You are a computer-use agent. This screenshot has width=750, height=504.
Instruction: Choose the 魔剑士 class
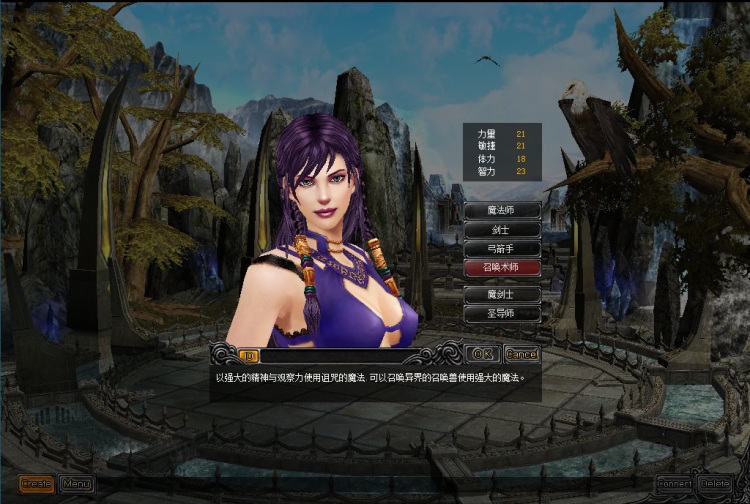coord(502,295)
